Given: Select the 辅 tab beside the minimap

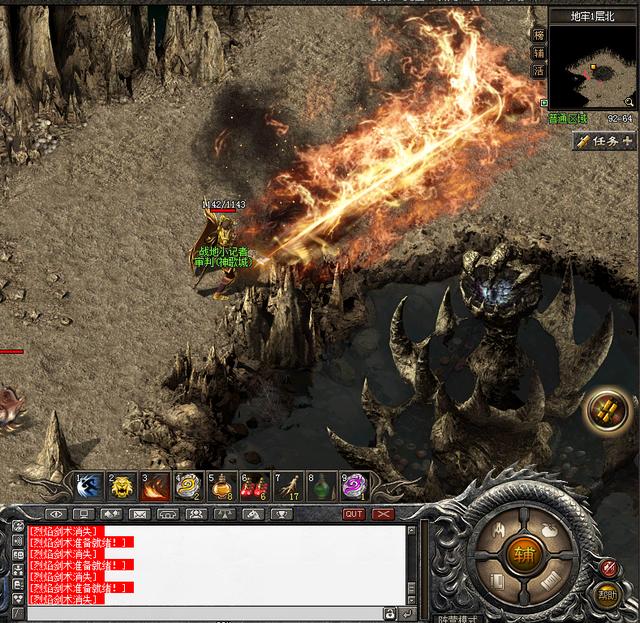Looking at the screenshot, I should [x=538, y=52].
